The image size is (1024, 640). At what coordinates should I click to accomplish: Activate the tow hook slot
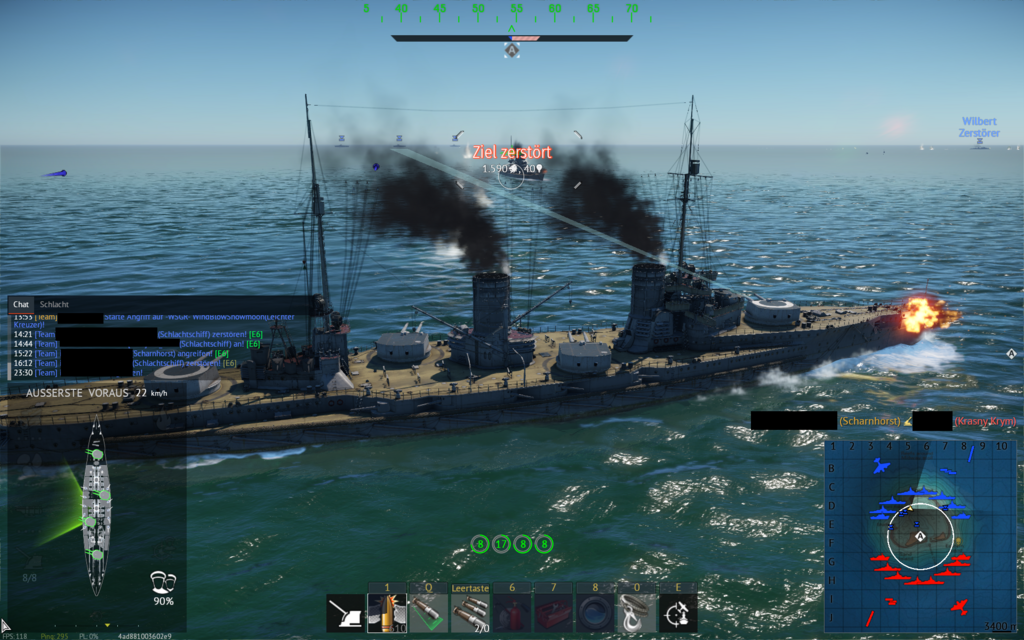pos(636,613)
